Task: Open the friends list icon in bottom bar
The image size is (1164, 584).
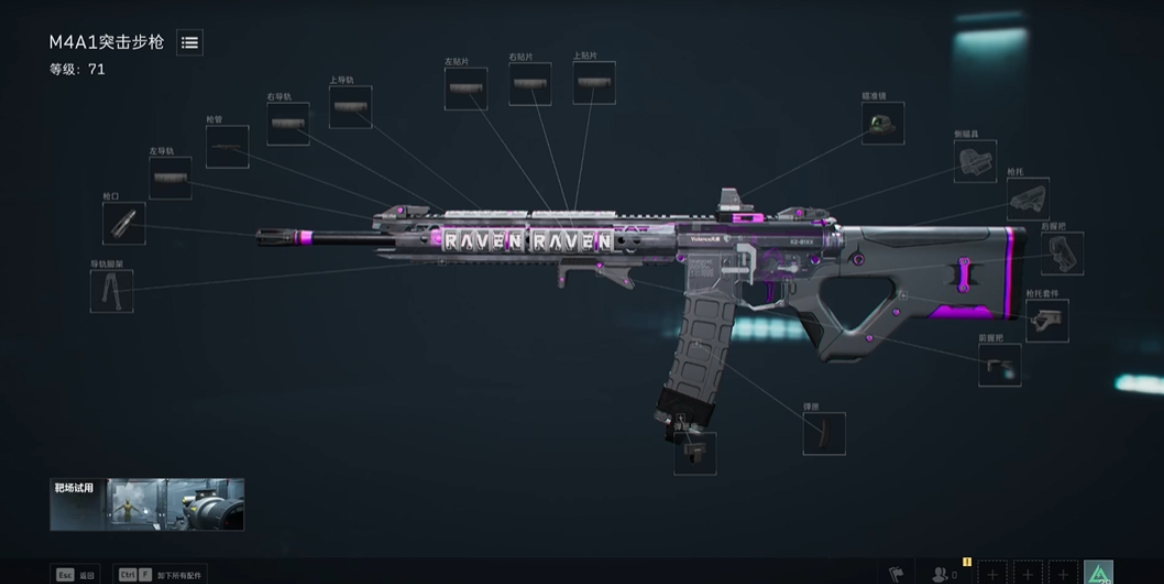Action: point(942,574)
